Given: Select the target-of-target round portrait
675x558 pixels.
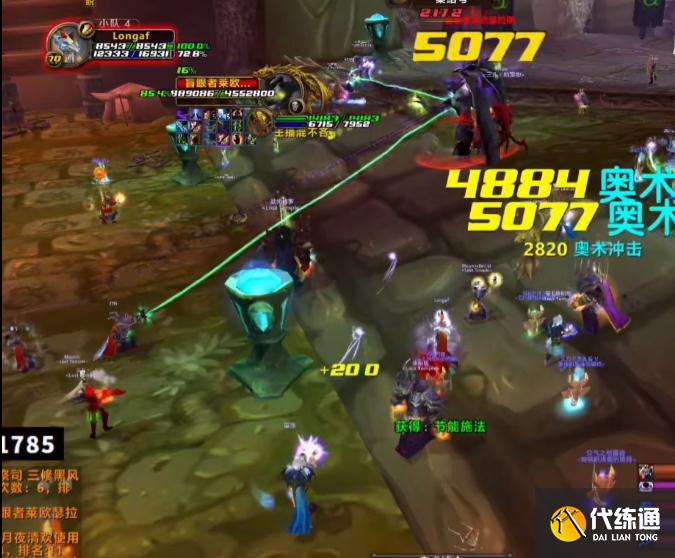Looking at the screenshot, I should 259,121.
